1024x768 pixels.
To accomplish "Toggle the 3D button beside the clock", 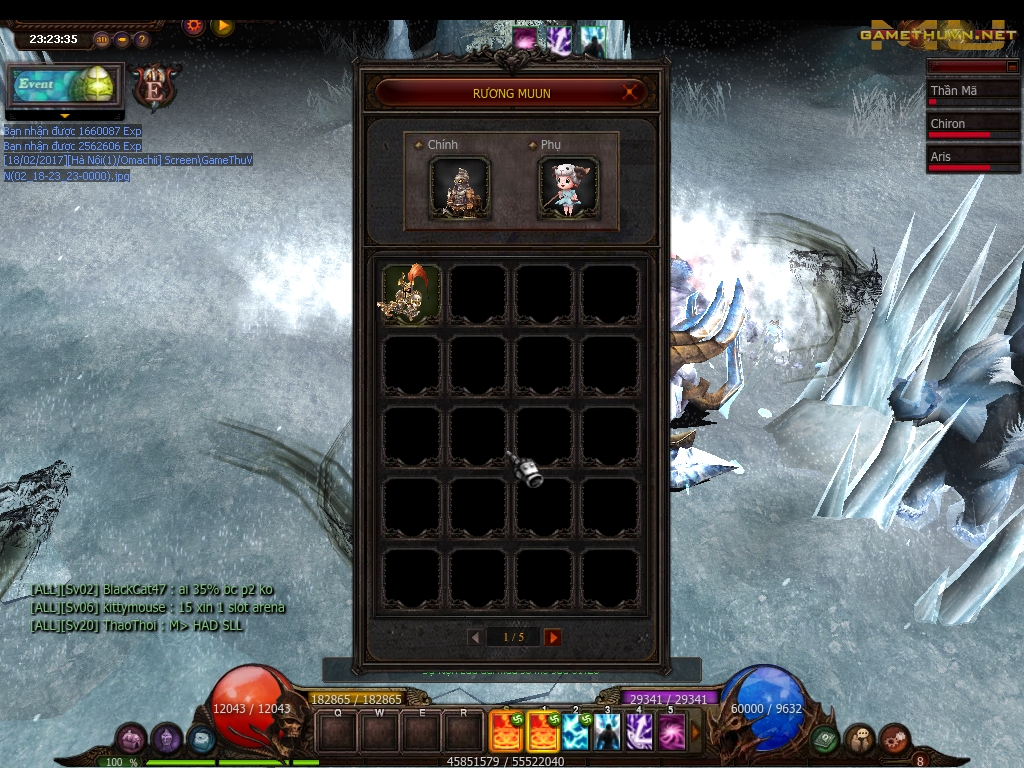I will pos(102,40).
